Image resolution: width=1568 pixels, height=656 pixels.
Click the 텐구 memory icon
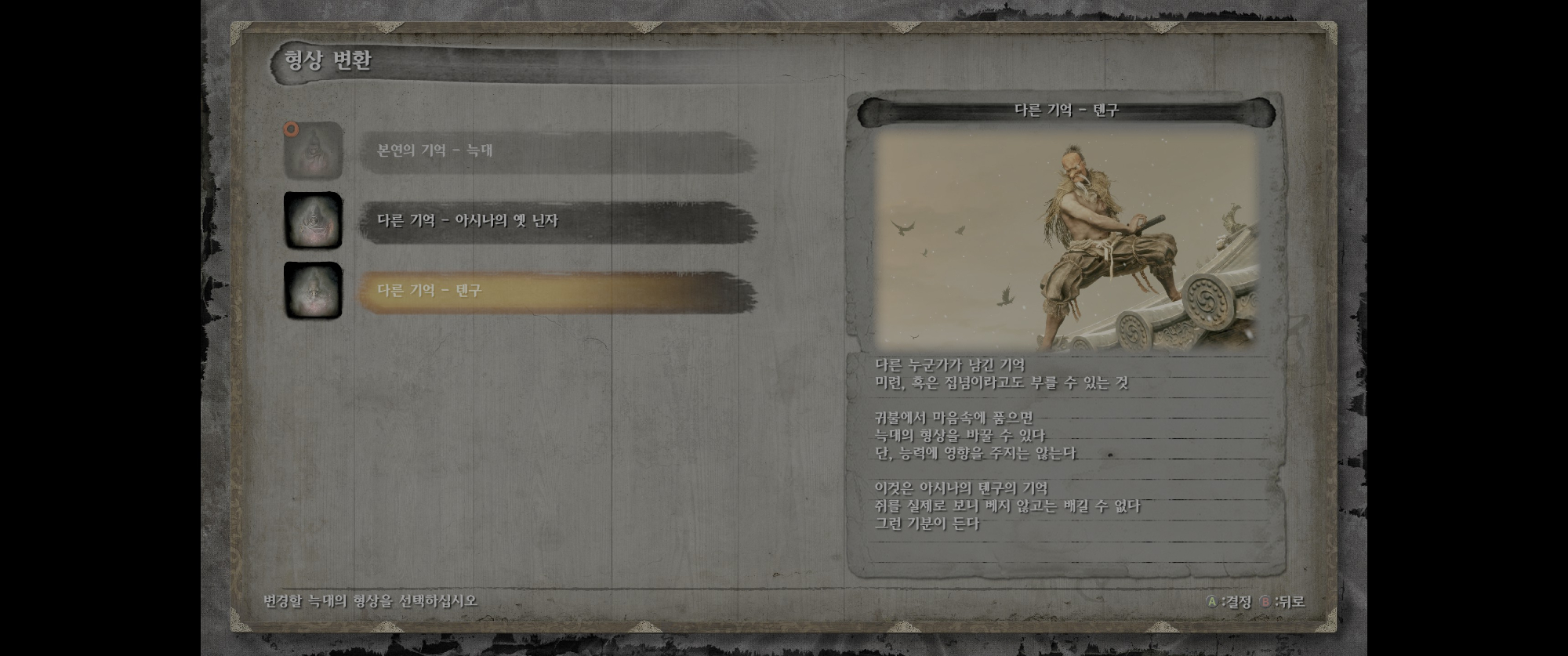[x=313, y=291]
